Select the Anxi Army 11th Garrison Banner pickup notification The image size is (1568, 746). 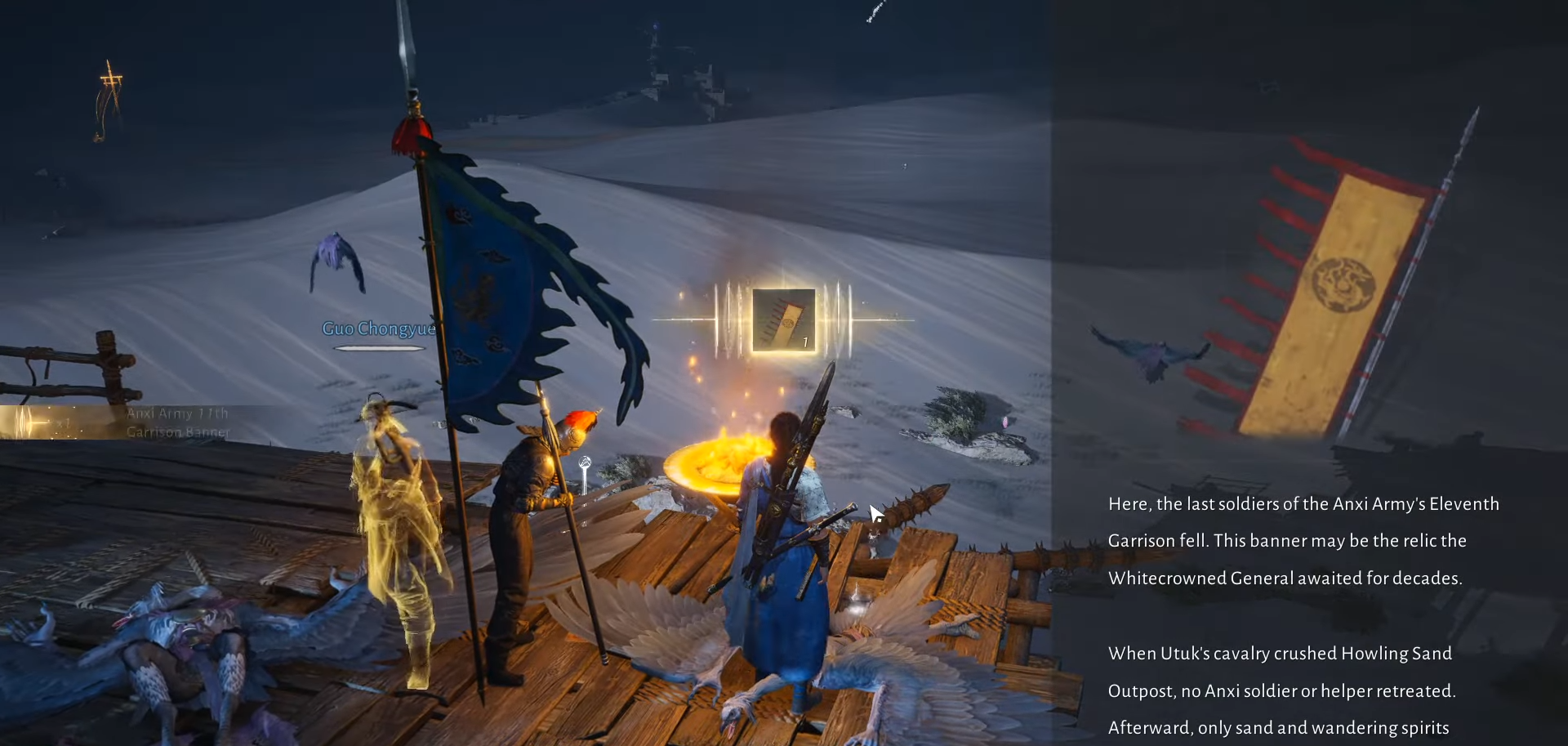pyautogui.click(x=147, y=422)
